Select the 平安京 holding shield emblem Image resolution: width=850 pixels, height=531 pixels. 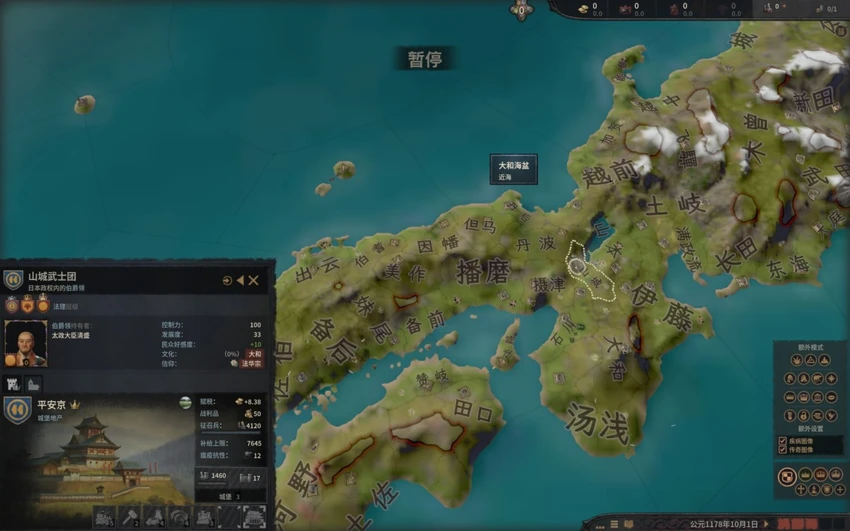coord(17,410)
